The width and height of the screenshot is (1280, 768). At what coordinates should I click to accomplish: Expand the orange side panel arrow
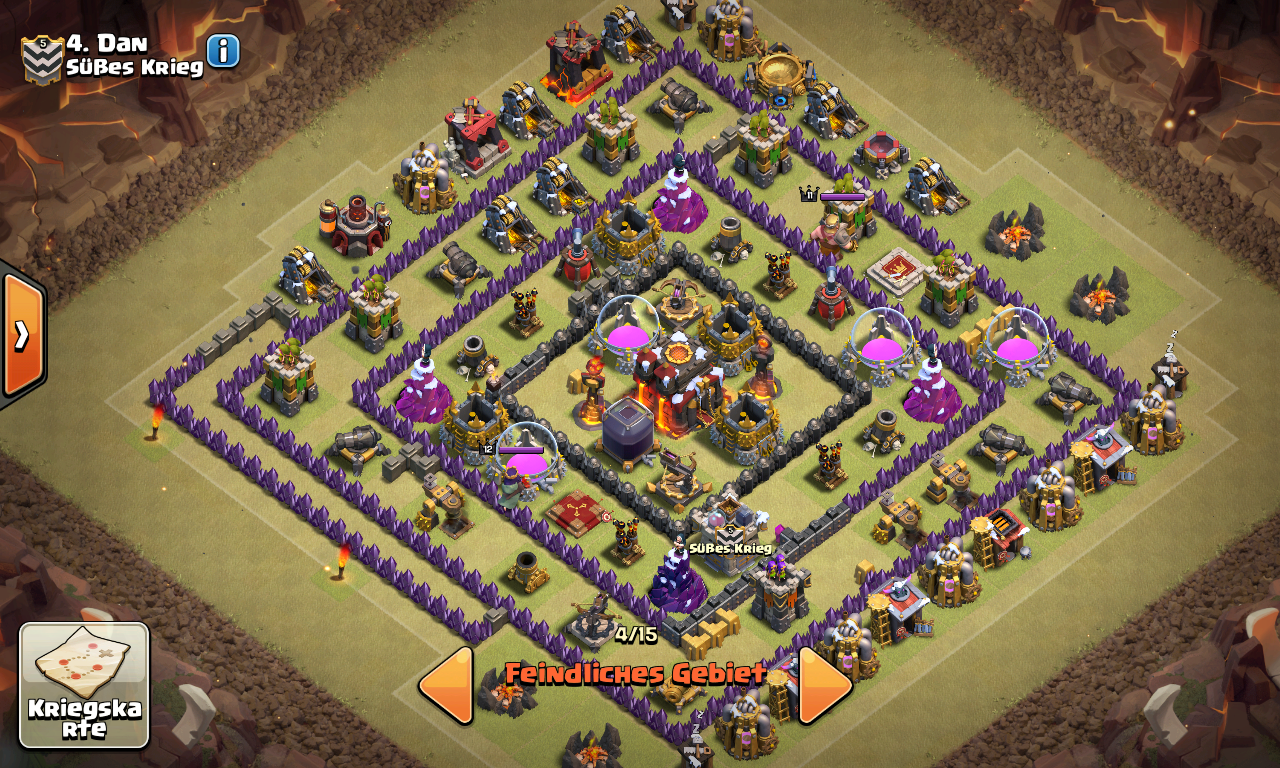click(22, 335)
